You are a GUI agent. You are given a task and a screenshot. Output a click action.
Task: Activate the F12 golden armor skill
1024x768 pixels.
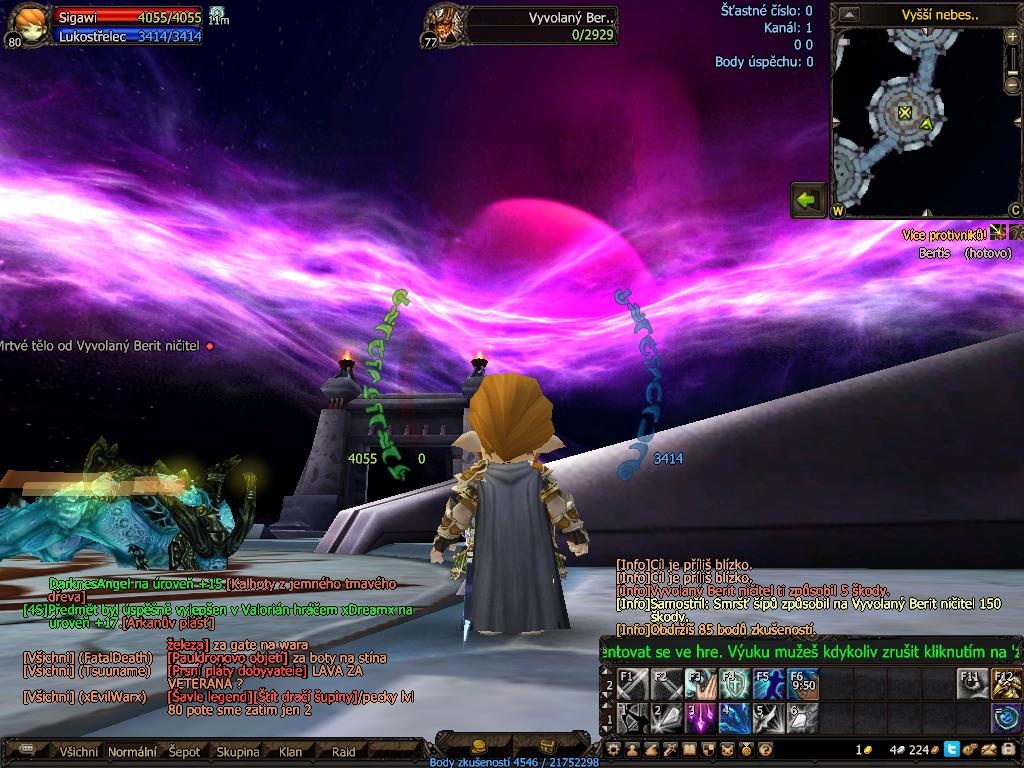coord(1006,684)
